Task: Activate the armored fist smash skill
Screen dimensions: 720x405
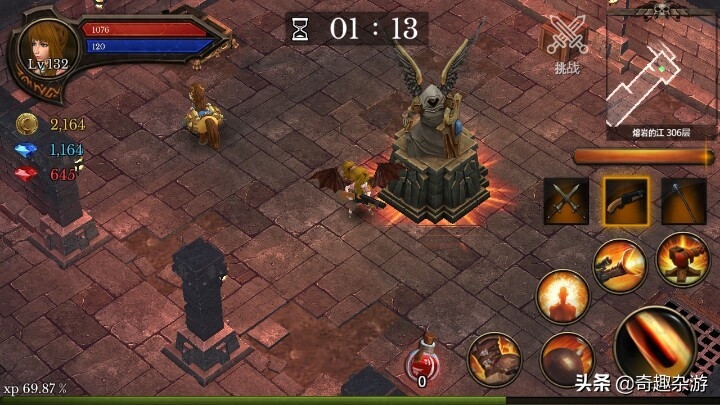Action: pyautogui.click(x=495, y=361)
